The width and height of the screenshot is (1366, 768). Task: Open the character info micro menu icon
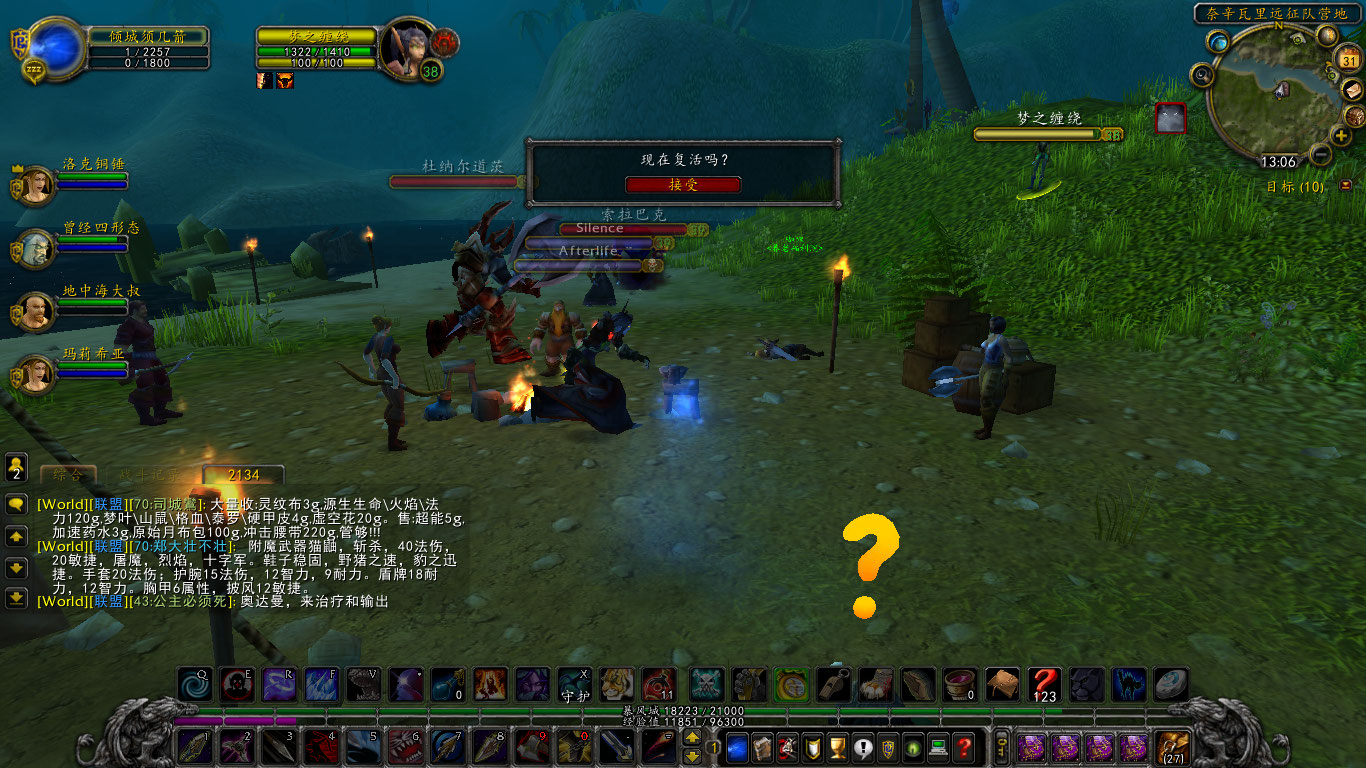point(739,750)
